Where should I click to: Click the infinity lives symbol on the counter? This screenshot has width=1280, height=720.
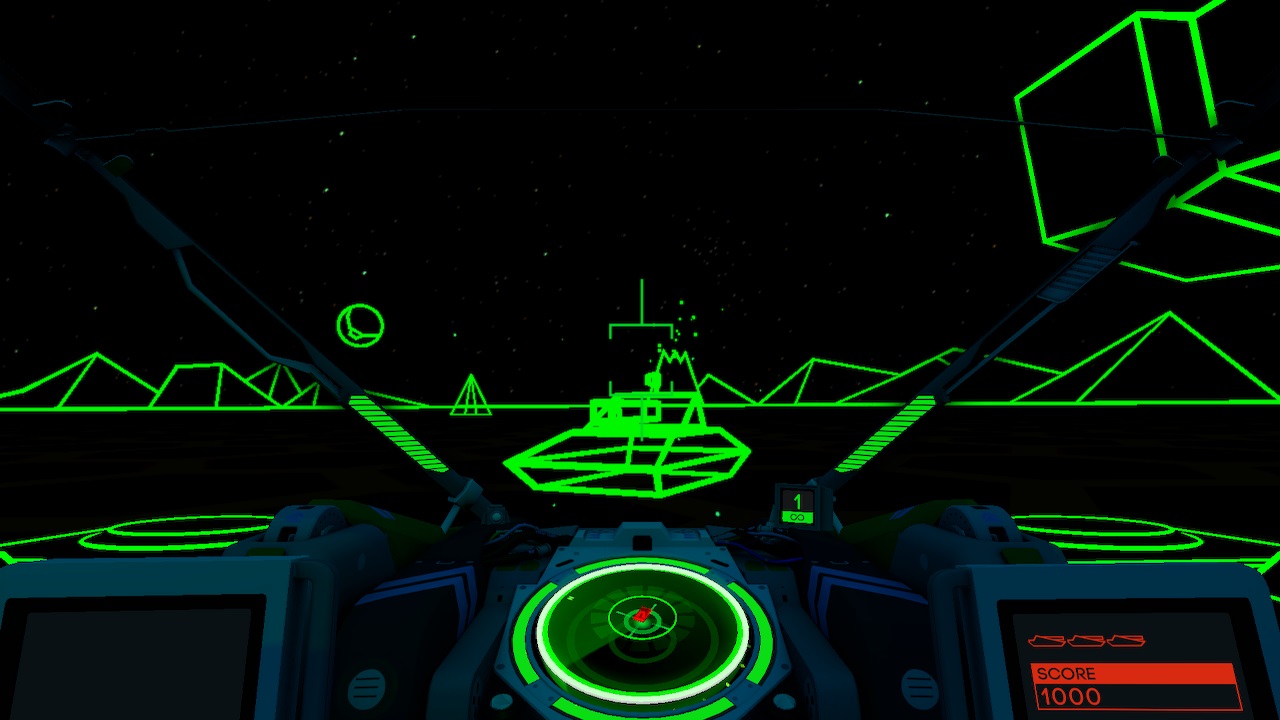pyautogui.click(x=797, y=517)
